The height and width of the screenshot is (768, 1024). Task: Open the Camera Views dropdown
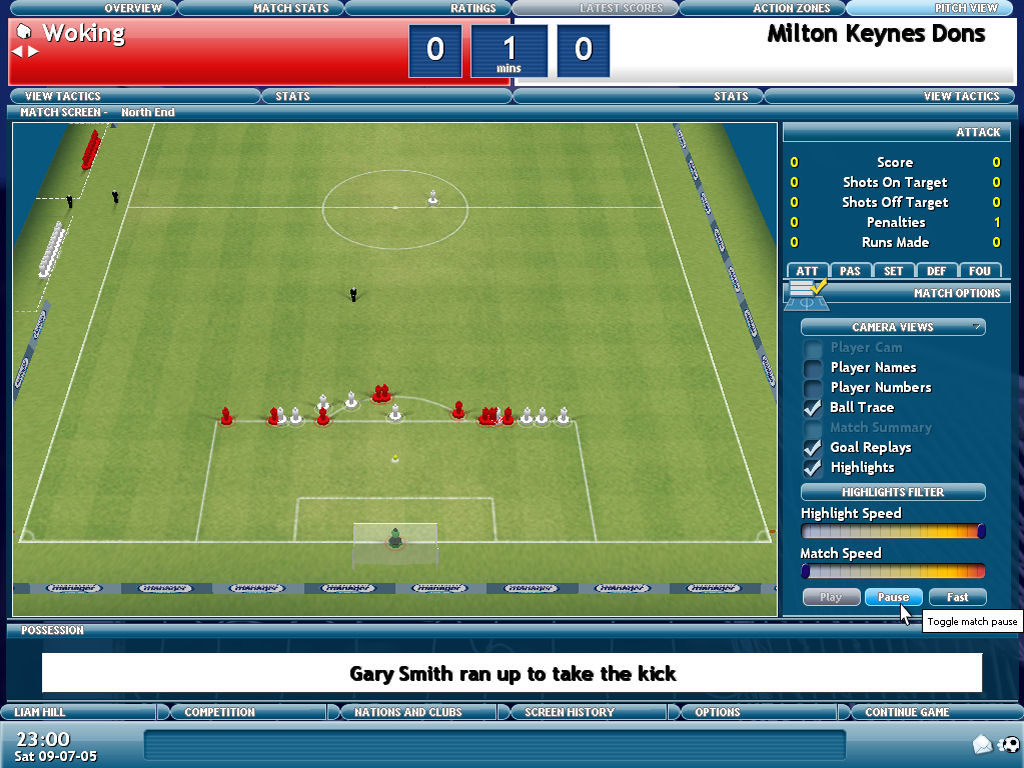coord(893,327)
